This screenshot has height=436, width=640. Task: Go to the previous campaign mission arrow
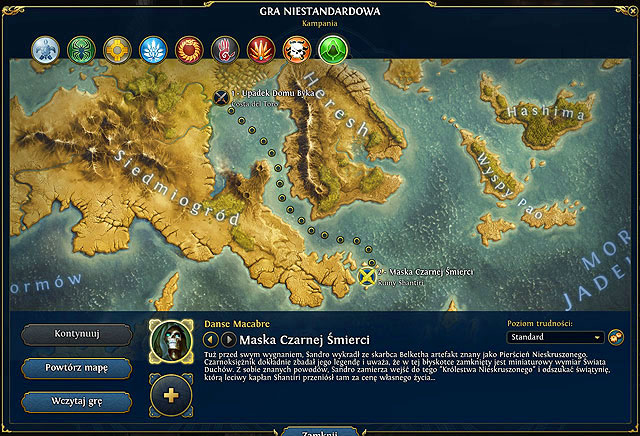(x=211, y=341)
